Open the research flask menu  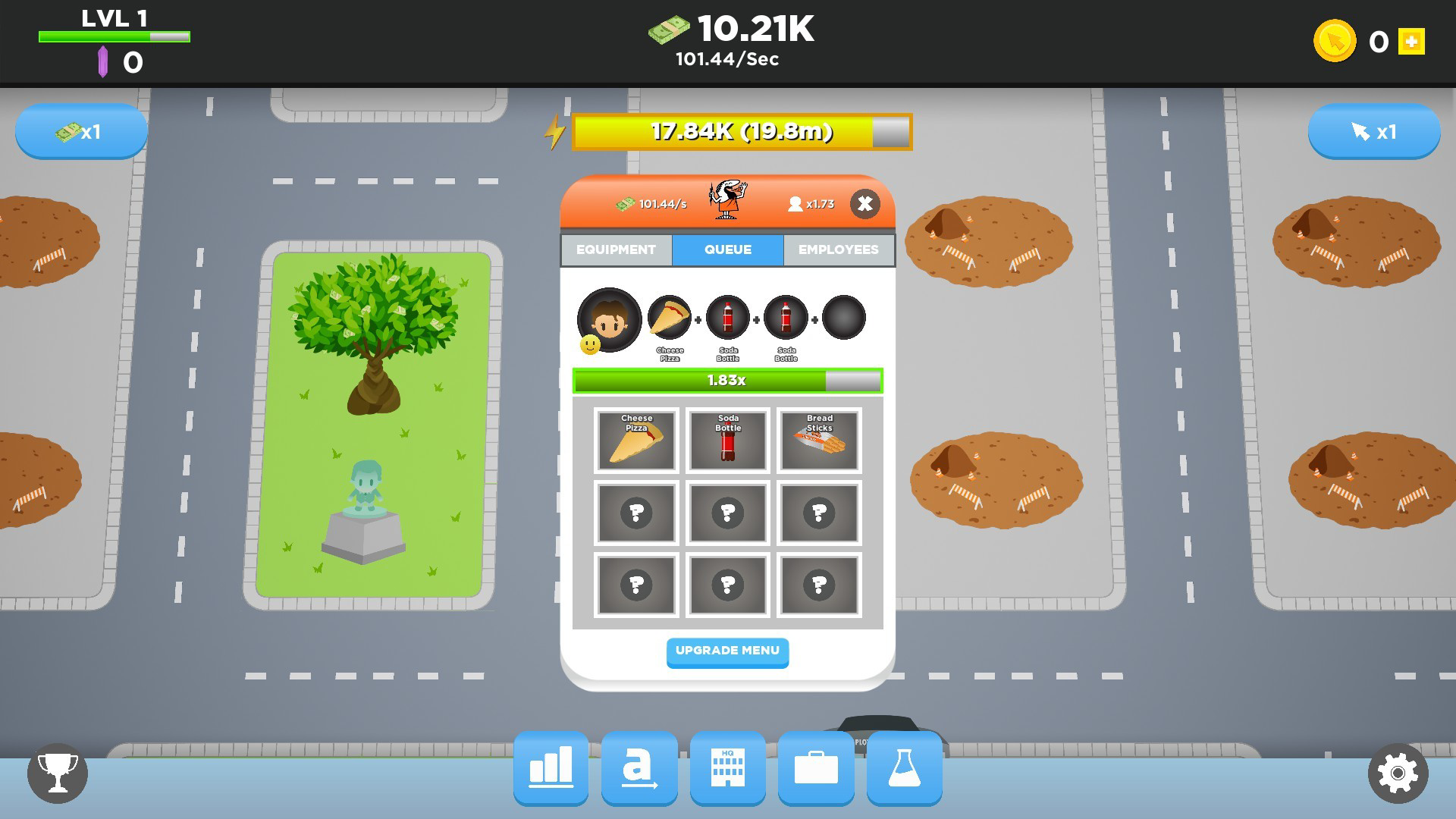tap(904, 769)
